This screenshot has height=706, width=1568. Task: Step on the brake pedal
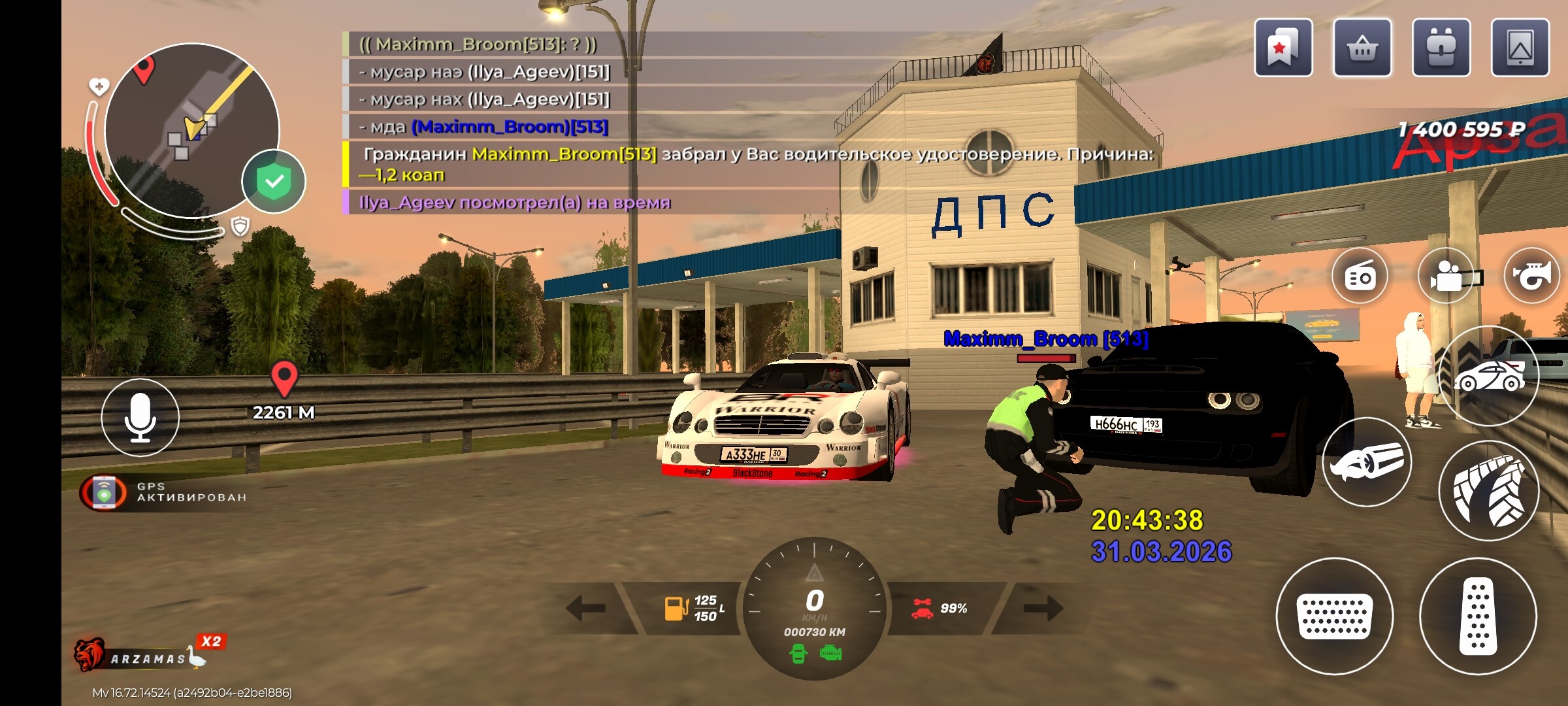point(1335,616)
